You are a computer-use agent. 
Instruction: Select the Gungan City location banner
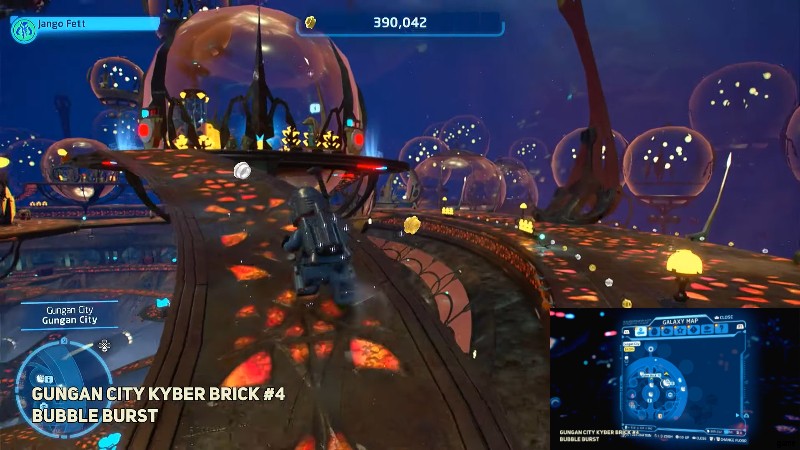point(71,315)
